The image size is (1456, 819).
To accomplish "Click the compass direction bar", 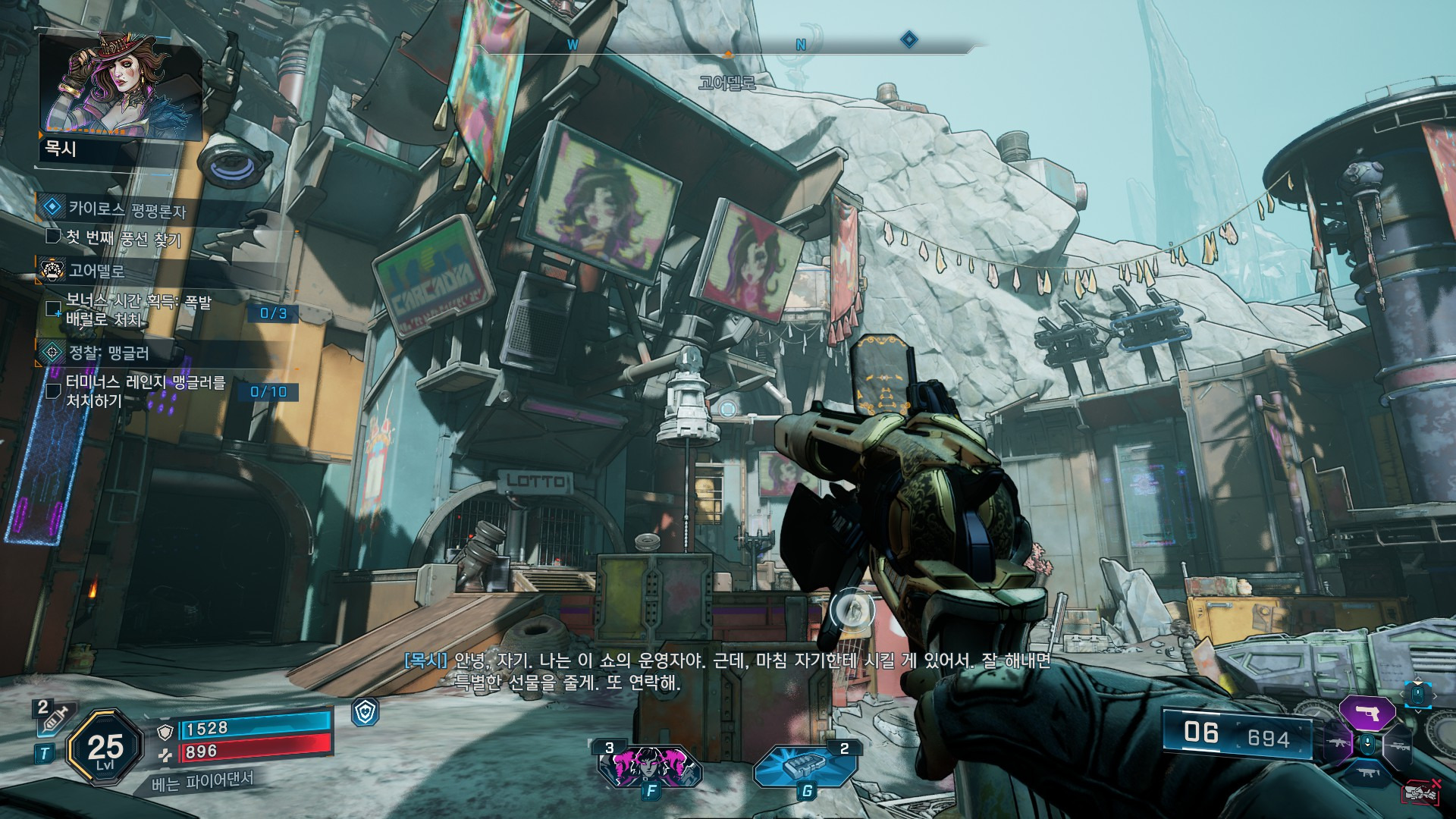I will pos(726,47).
